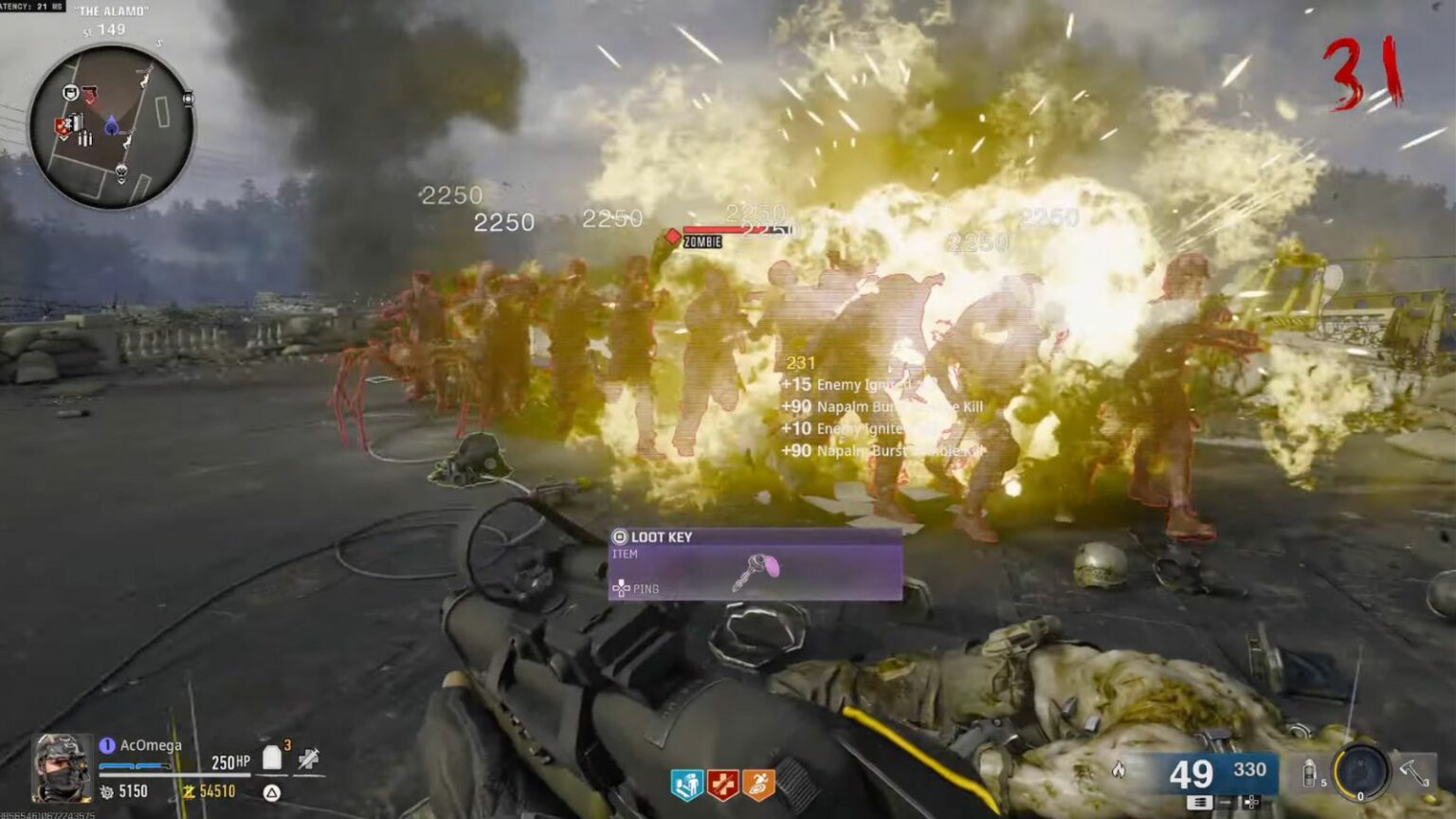Click the tactical grenade icon showing 5
The image size is (1456, 819).
coord(1309,773)
